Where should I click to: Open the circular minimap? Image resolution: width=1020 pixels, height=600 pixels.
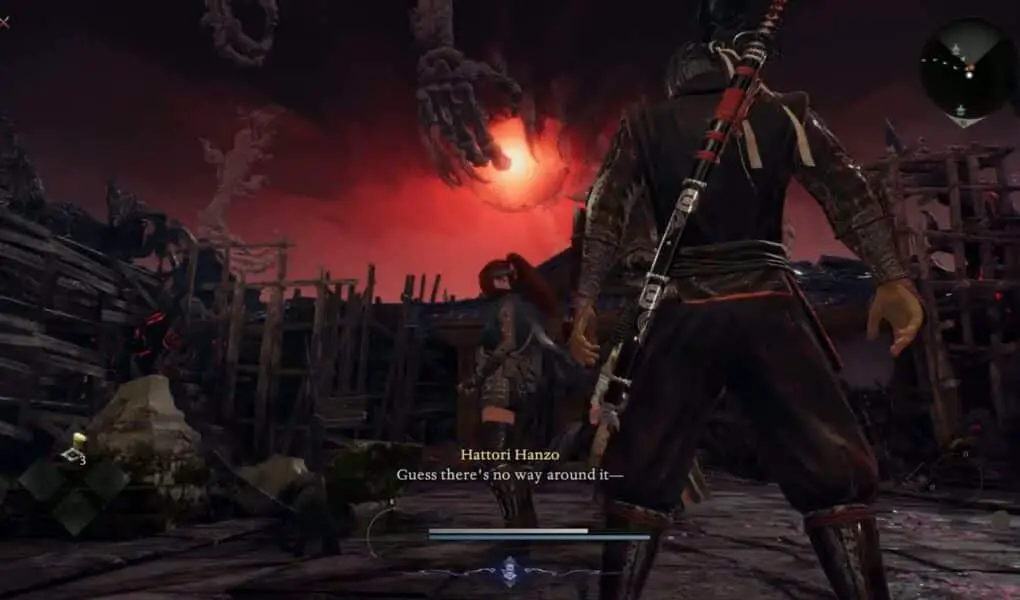(x=964, y=68)
